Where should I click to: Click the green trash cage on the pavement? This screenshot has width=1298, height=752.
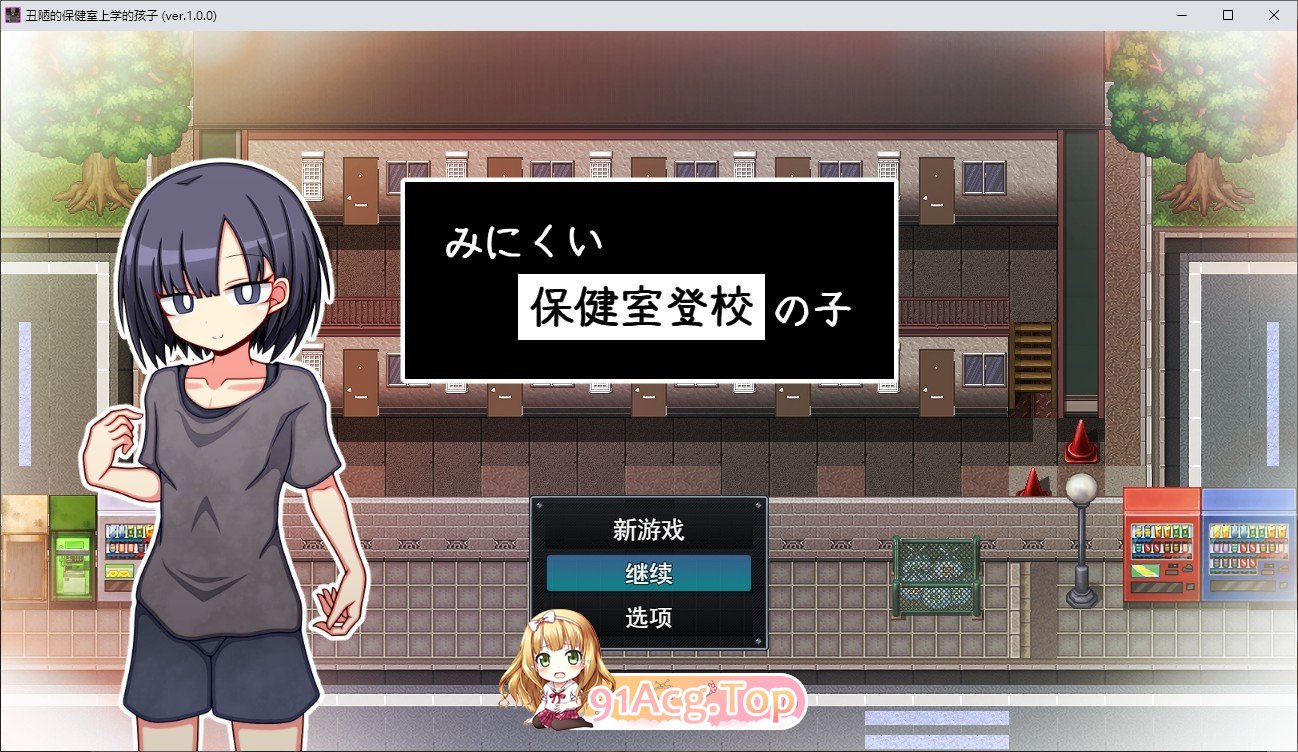pyautogui.click(x=935, y=575)
